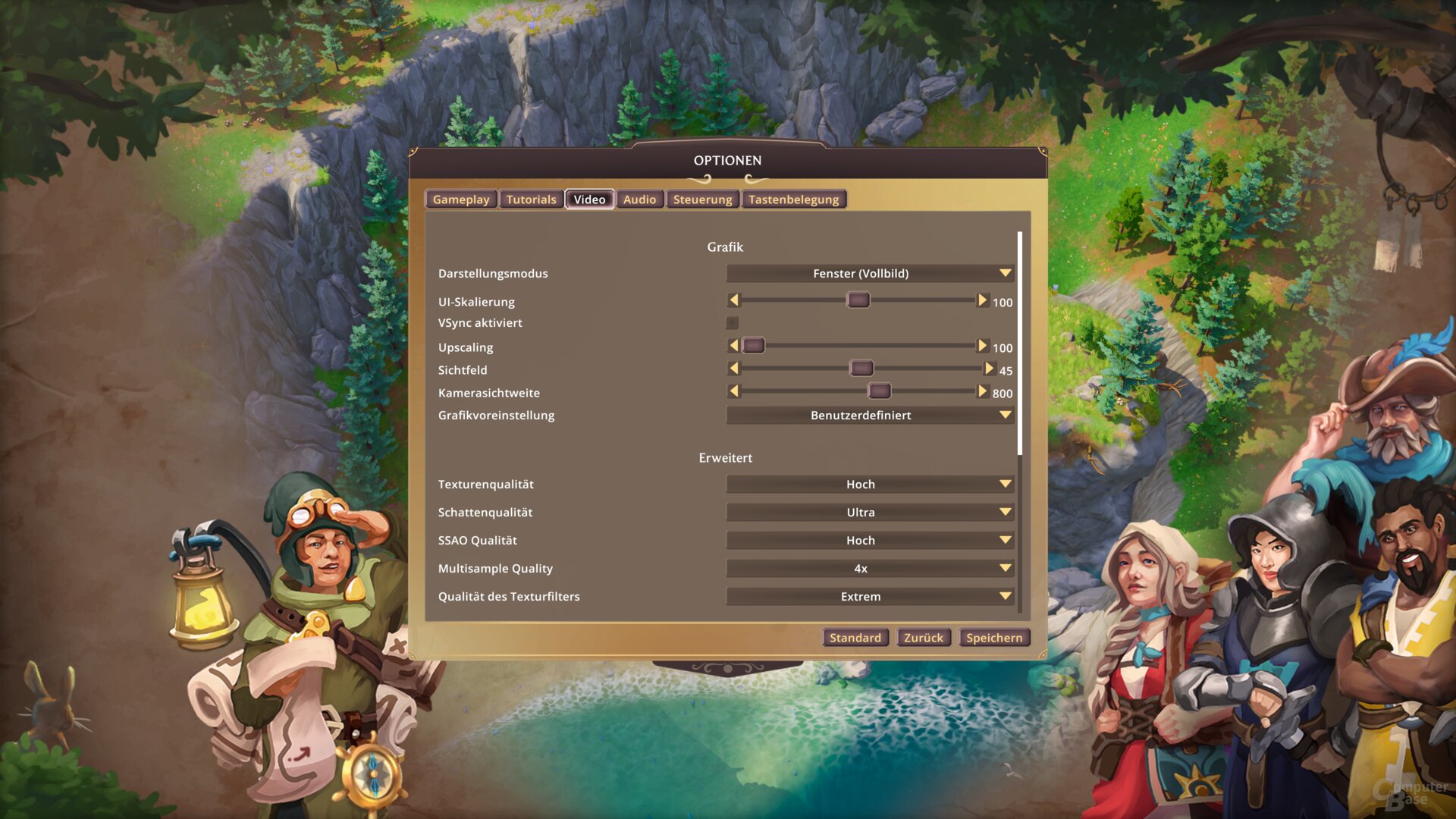Image resolution: width=1456 pixels, height=819 pixels.
Task: Expand the SSAO Qualität dropdown
Action: pos(869,540)
